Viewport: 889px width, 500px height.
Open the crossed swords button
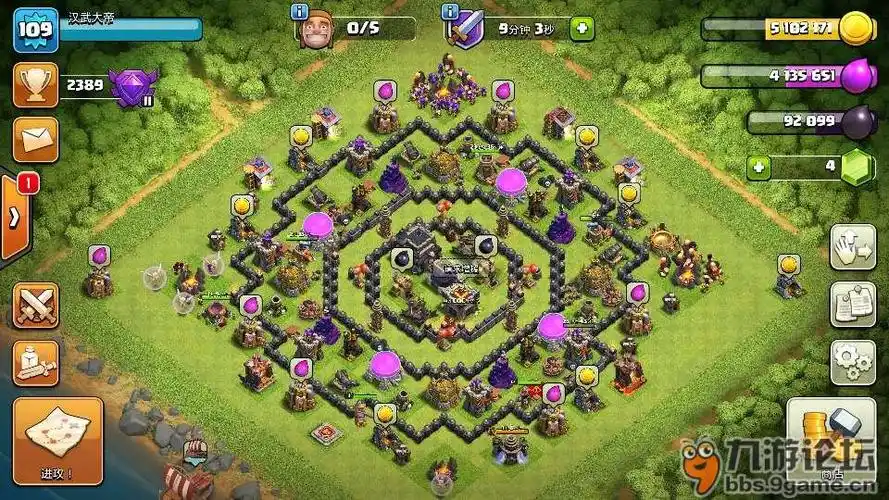tap(35, 305)
